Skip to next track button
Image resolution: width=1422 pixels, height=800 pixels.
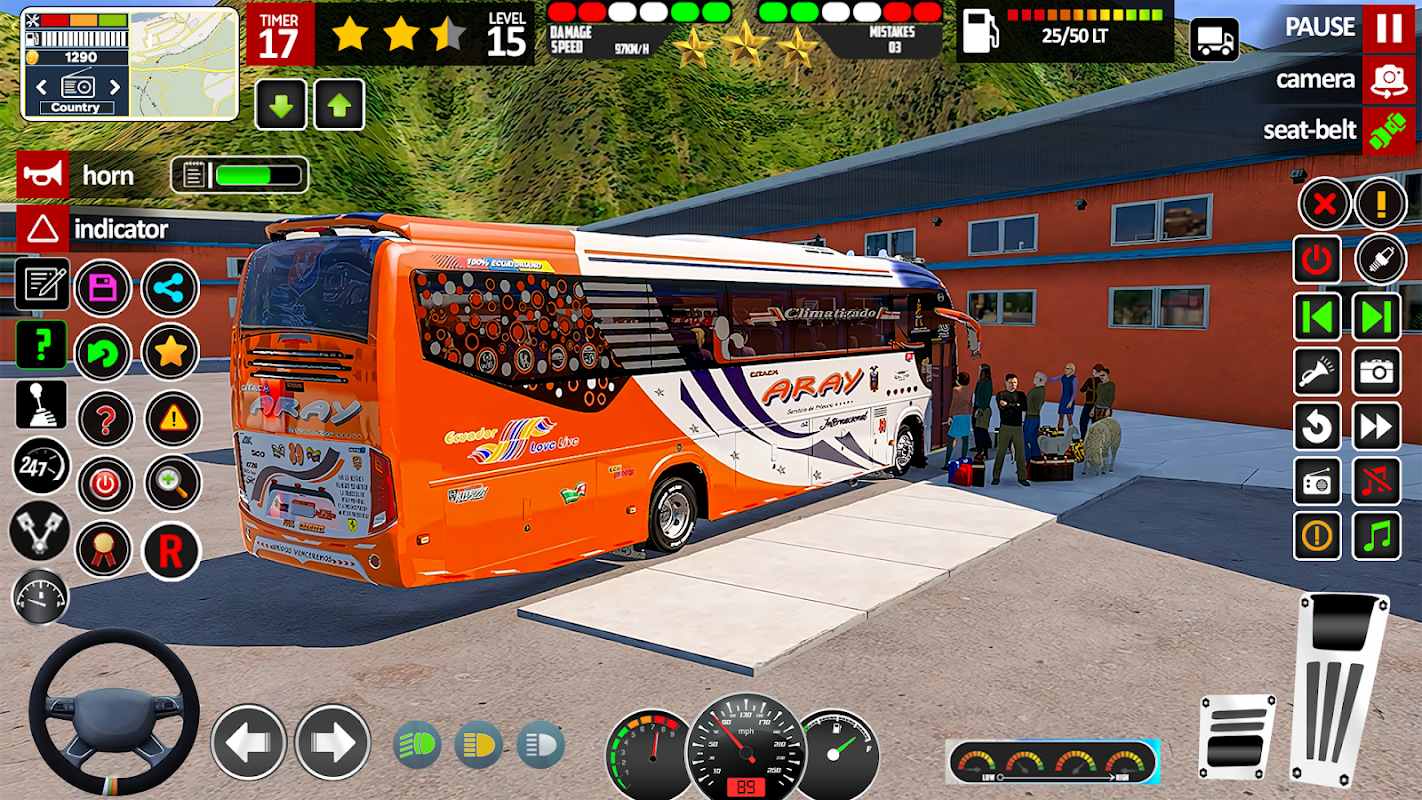point(1377,318)
